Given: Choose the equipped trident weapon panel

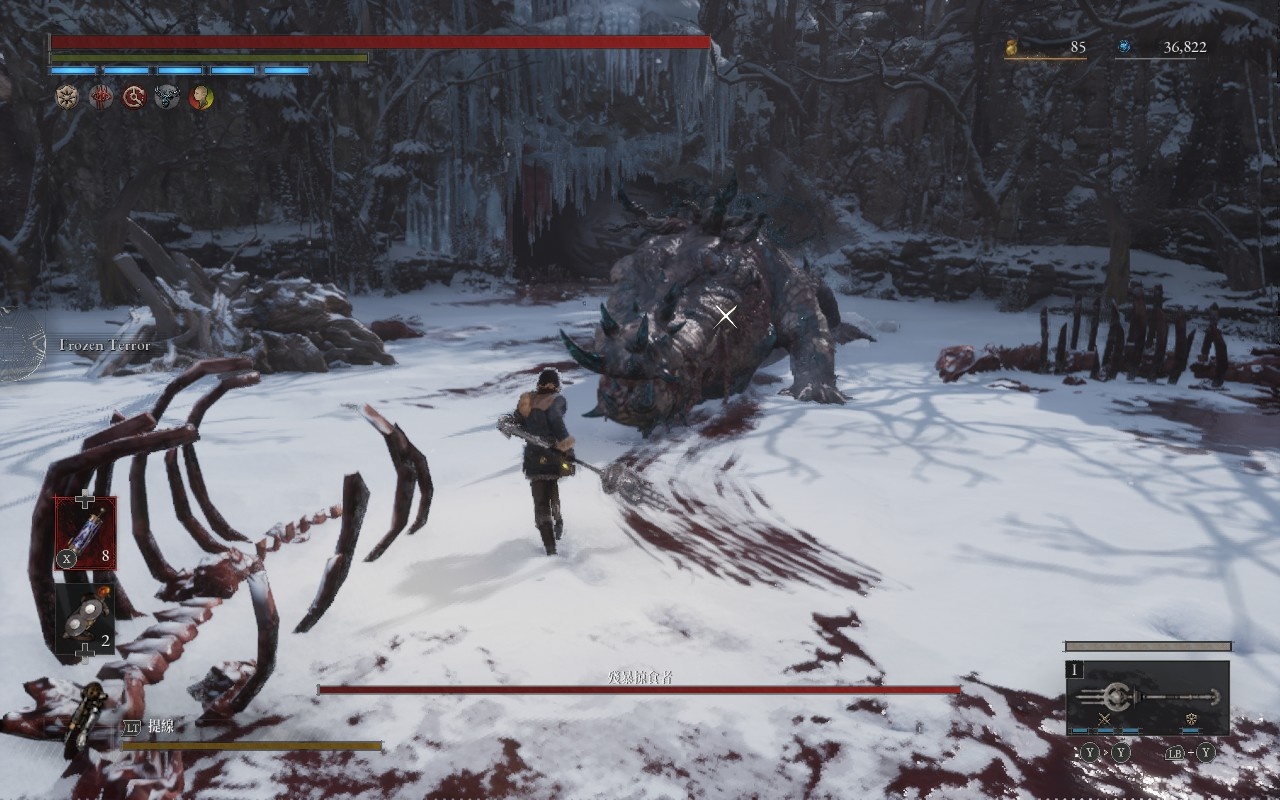Looking at the screenshot, I should pyautogui.click(x=1148, y=697).
